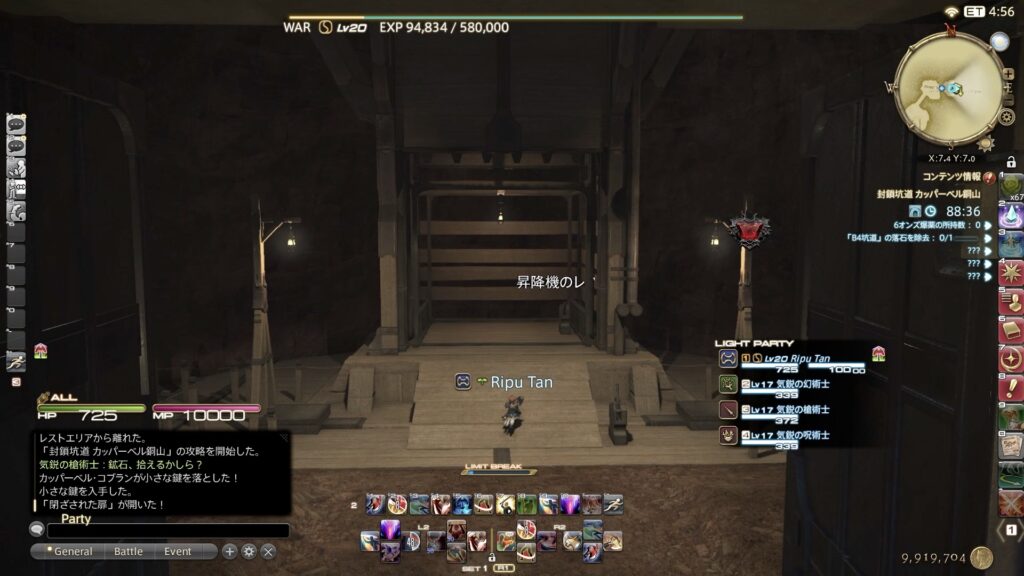1024x576 pixels.
Task: Activate the sprint running-figure icon on left bar
Action: [x=16, y=361]
